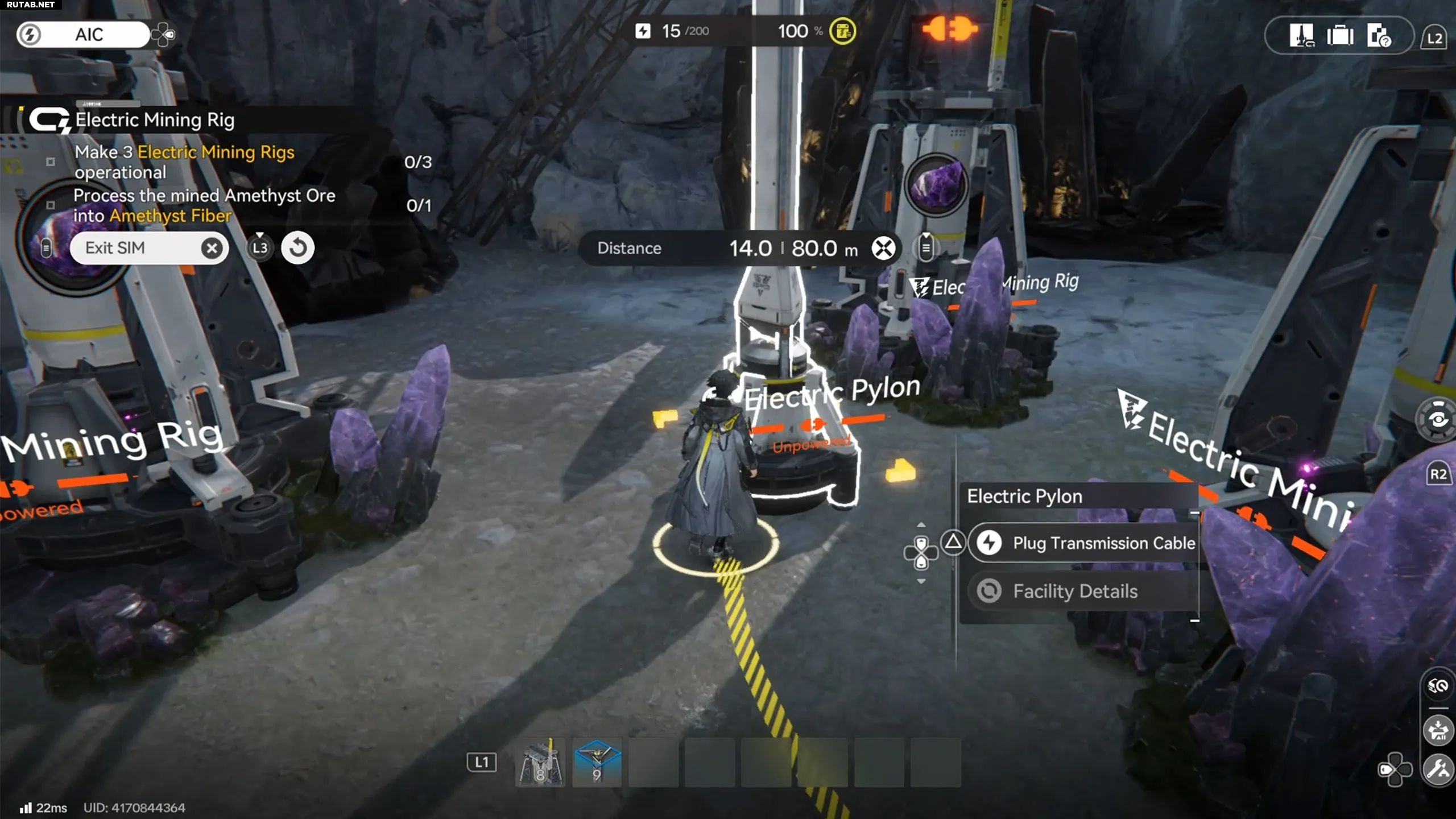The width and height of the screenshot is (1456, 819).
Task: Toggle the eye view mode button
Action: pos(1438,420)
